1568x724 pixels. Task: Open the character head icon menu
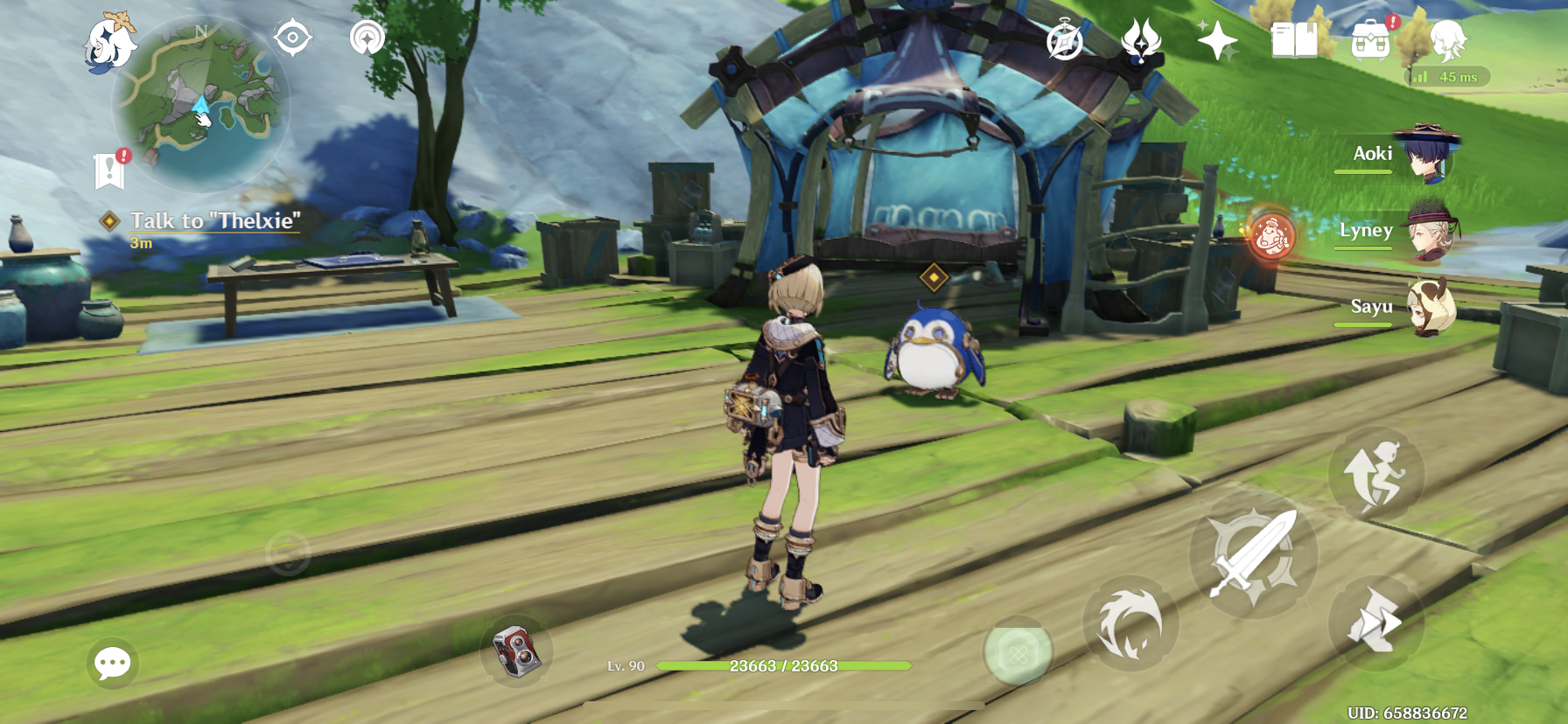coord(1447,40)
